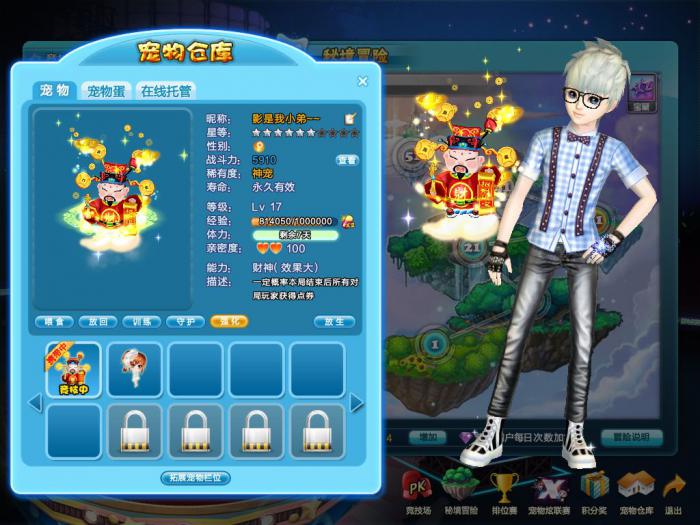700x525 pixels.
Task: Open pet 强化 enhancement
Action: pyautogui.click(x=228, y=322)
